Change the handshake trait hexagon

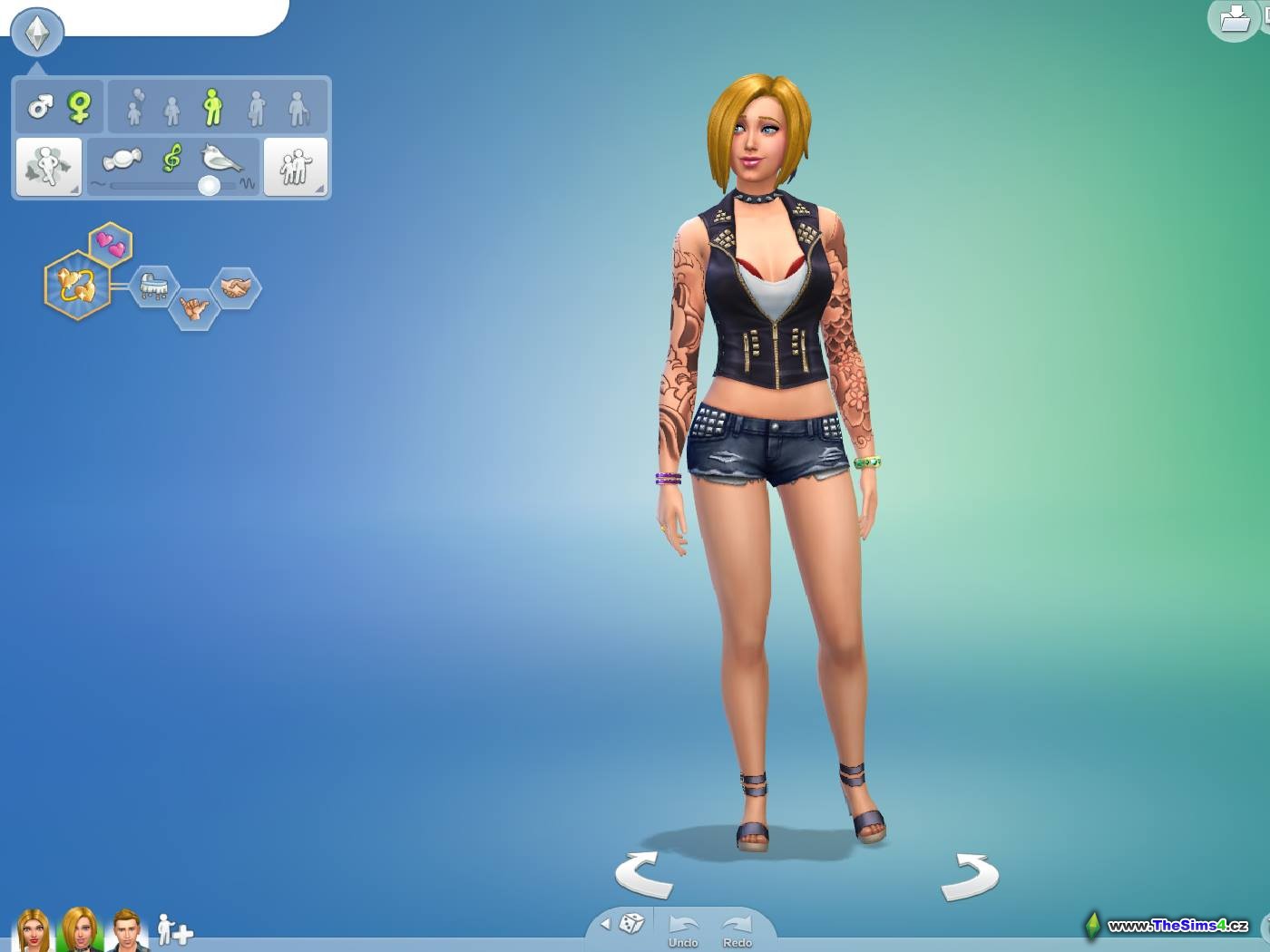point(236,288)
